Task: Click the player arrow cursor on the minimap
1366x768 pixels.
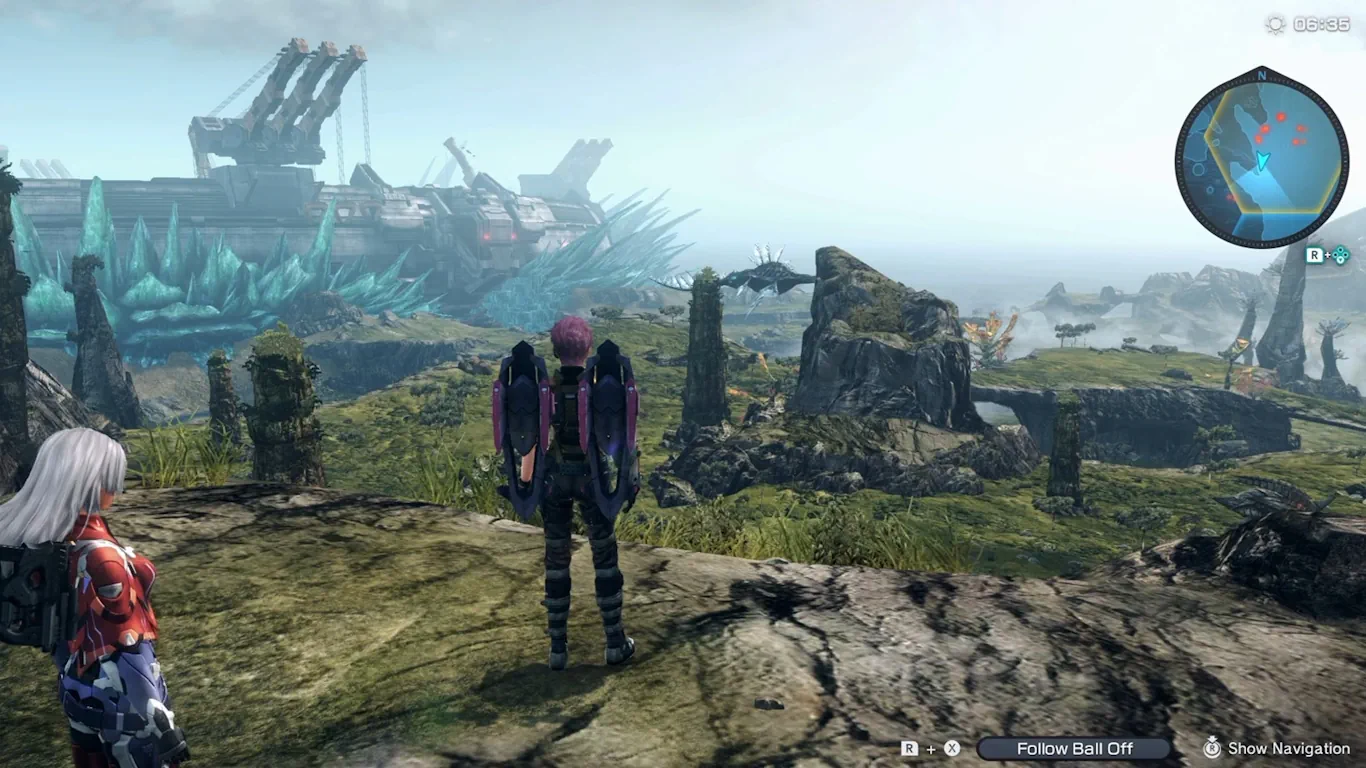Action: (x=1263, y=159)
